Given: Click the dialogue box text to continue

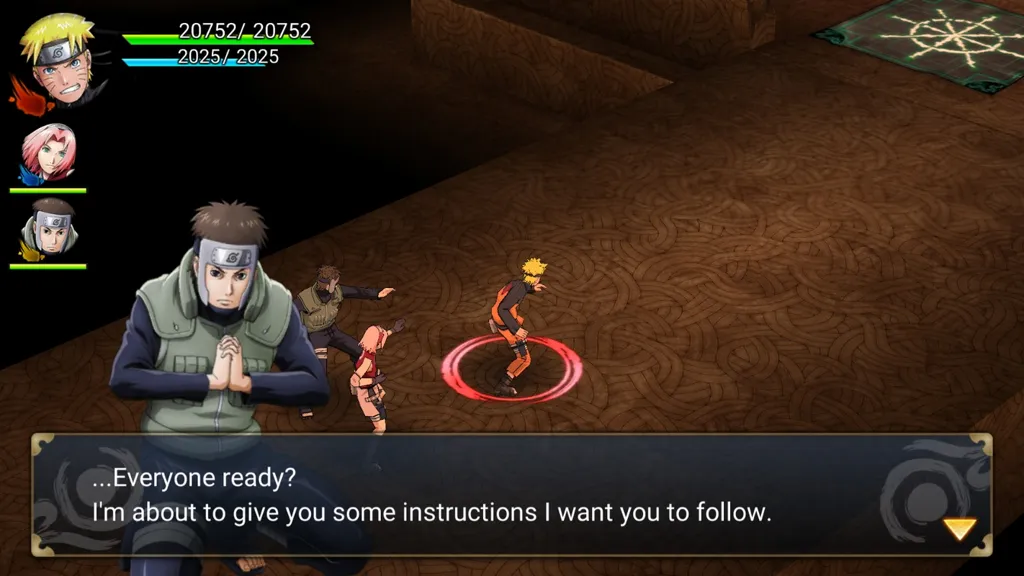Looking at the screenshot, I should 432,496.
